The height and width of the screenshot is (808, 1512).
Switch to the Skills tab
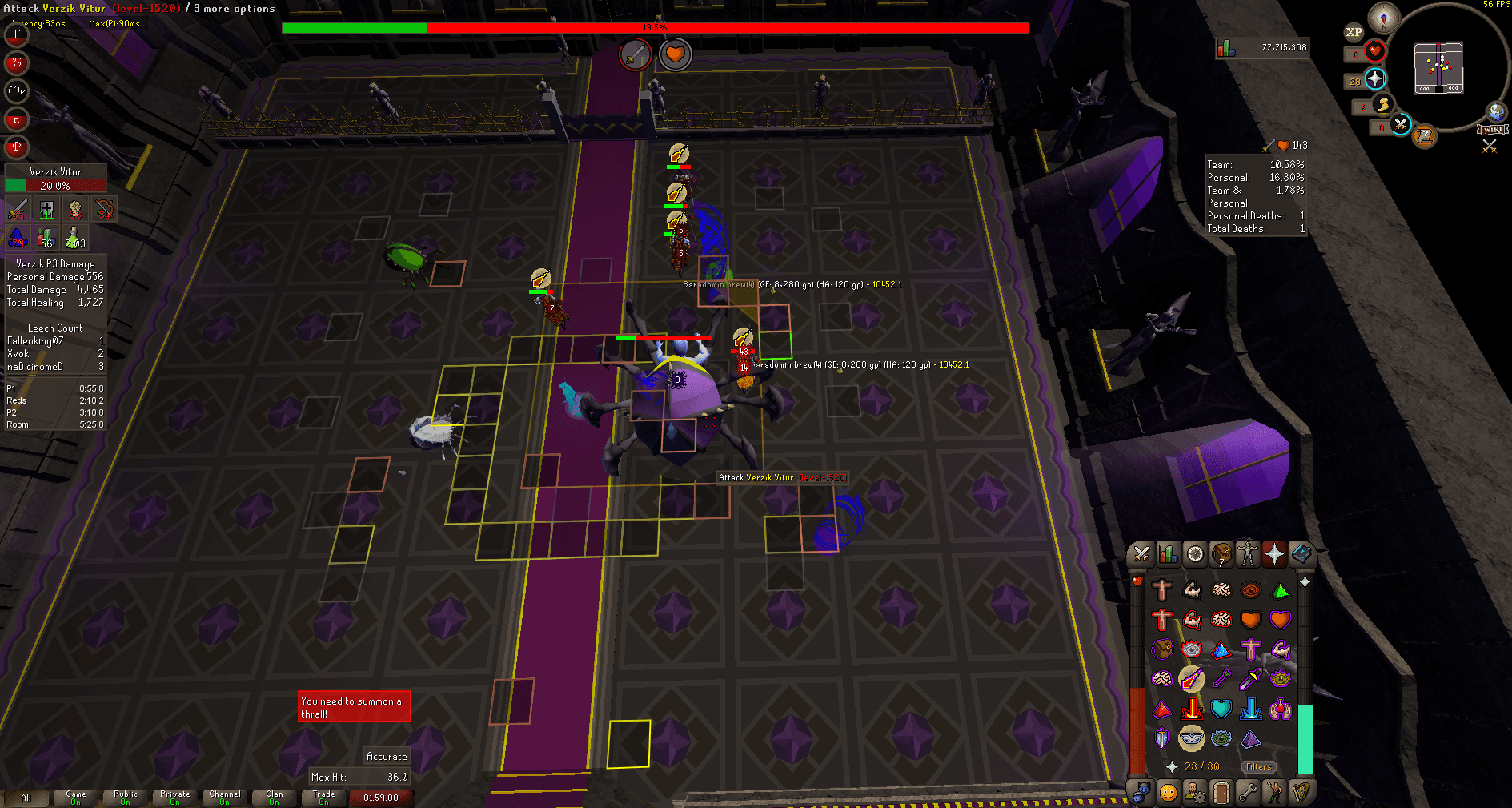click(1167, 553)
